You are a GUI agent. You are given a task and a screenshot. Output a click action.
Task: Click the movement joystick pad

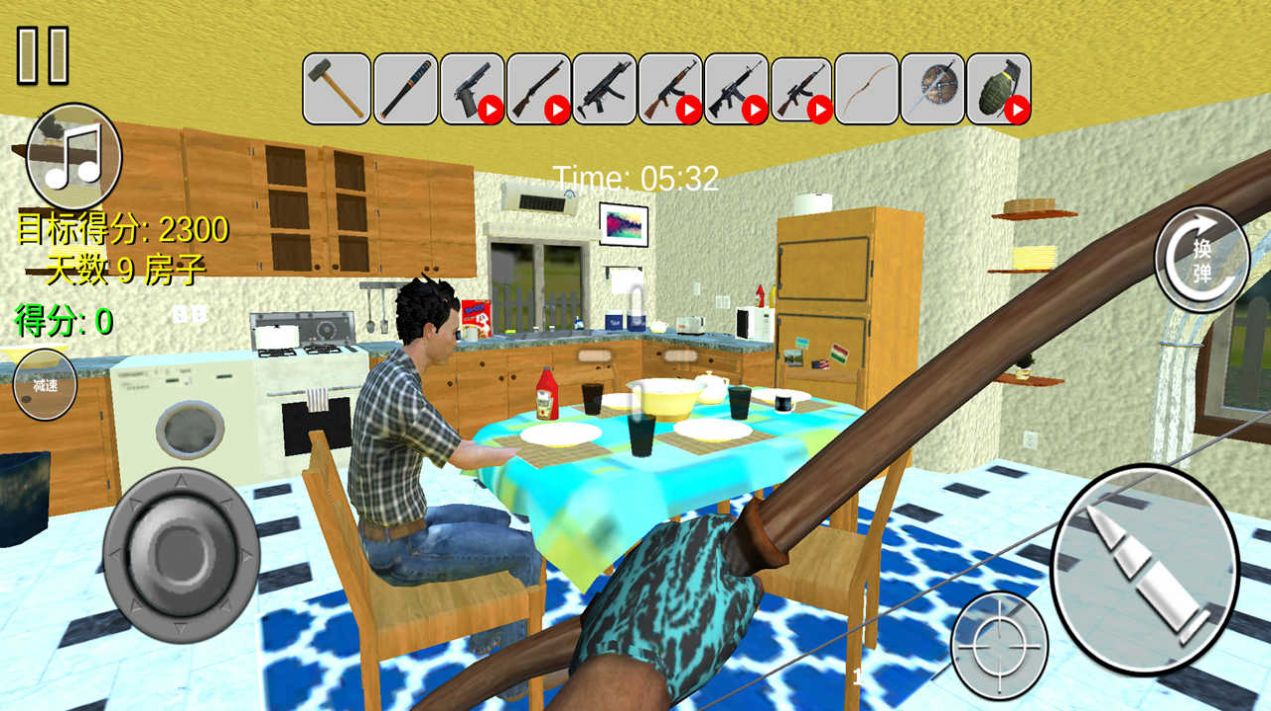181,553
